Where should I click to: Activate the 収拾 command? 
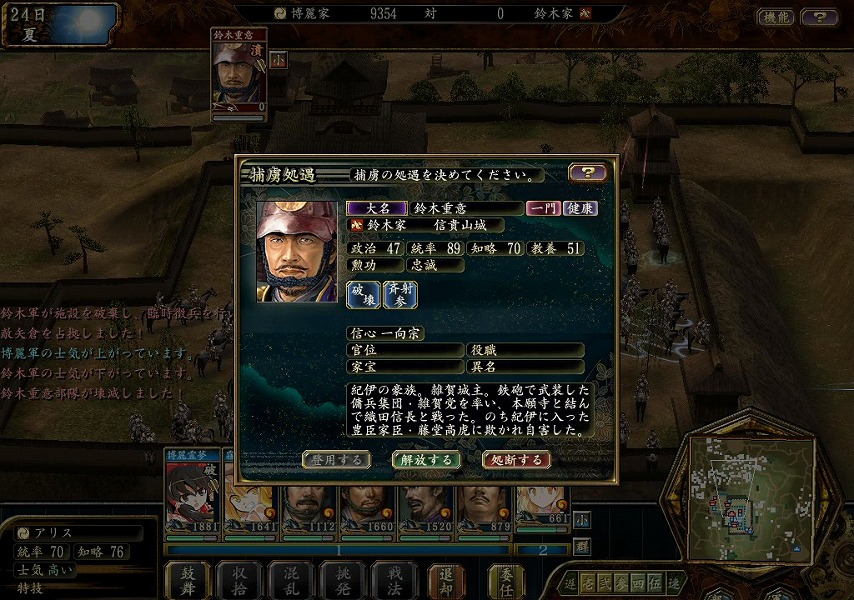pyautogui.click(x=240, y=579)
